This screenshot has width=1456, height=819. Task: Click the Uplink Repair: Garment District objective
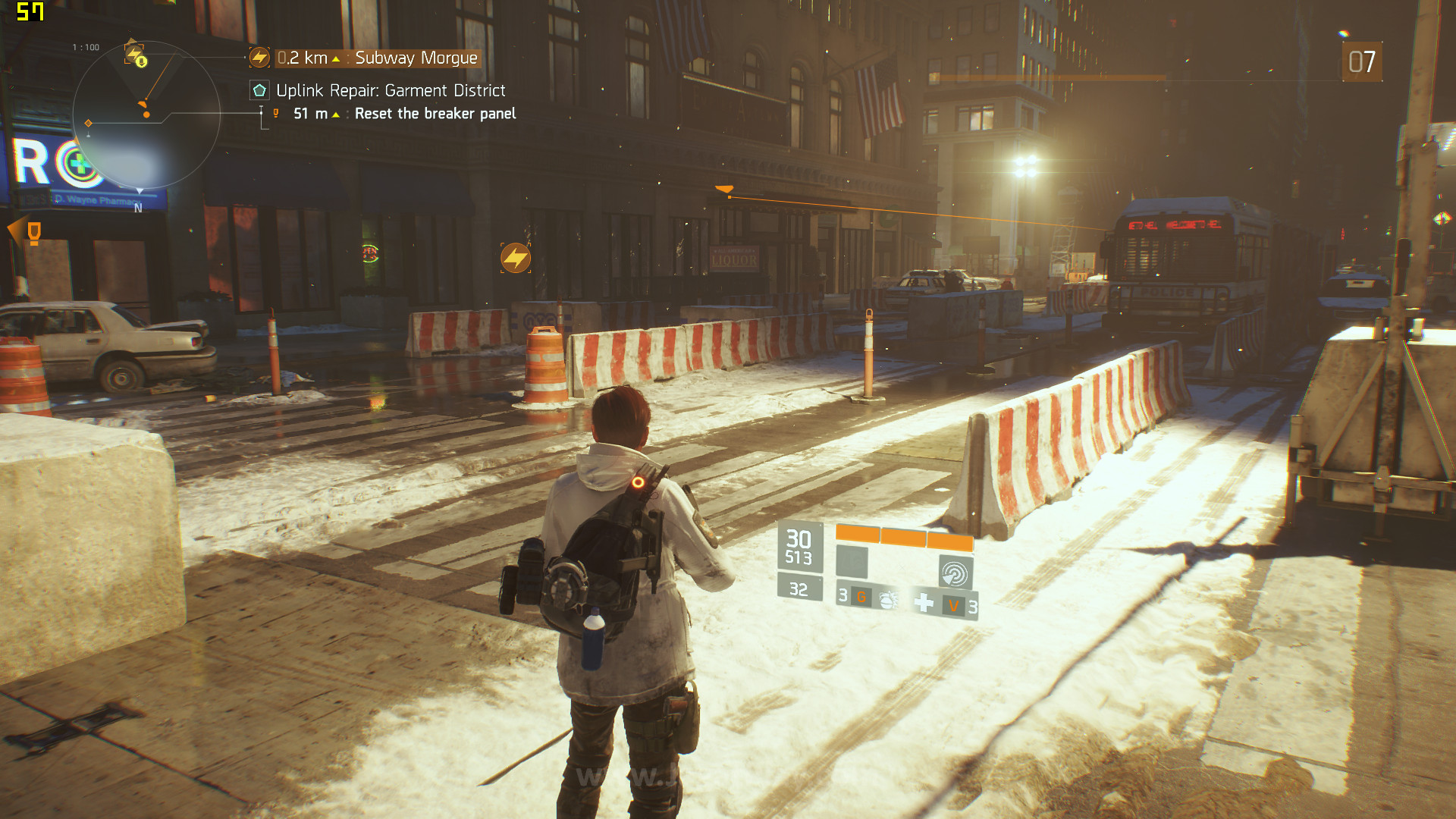[x=390, y=91]
